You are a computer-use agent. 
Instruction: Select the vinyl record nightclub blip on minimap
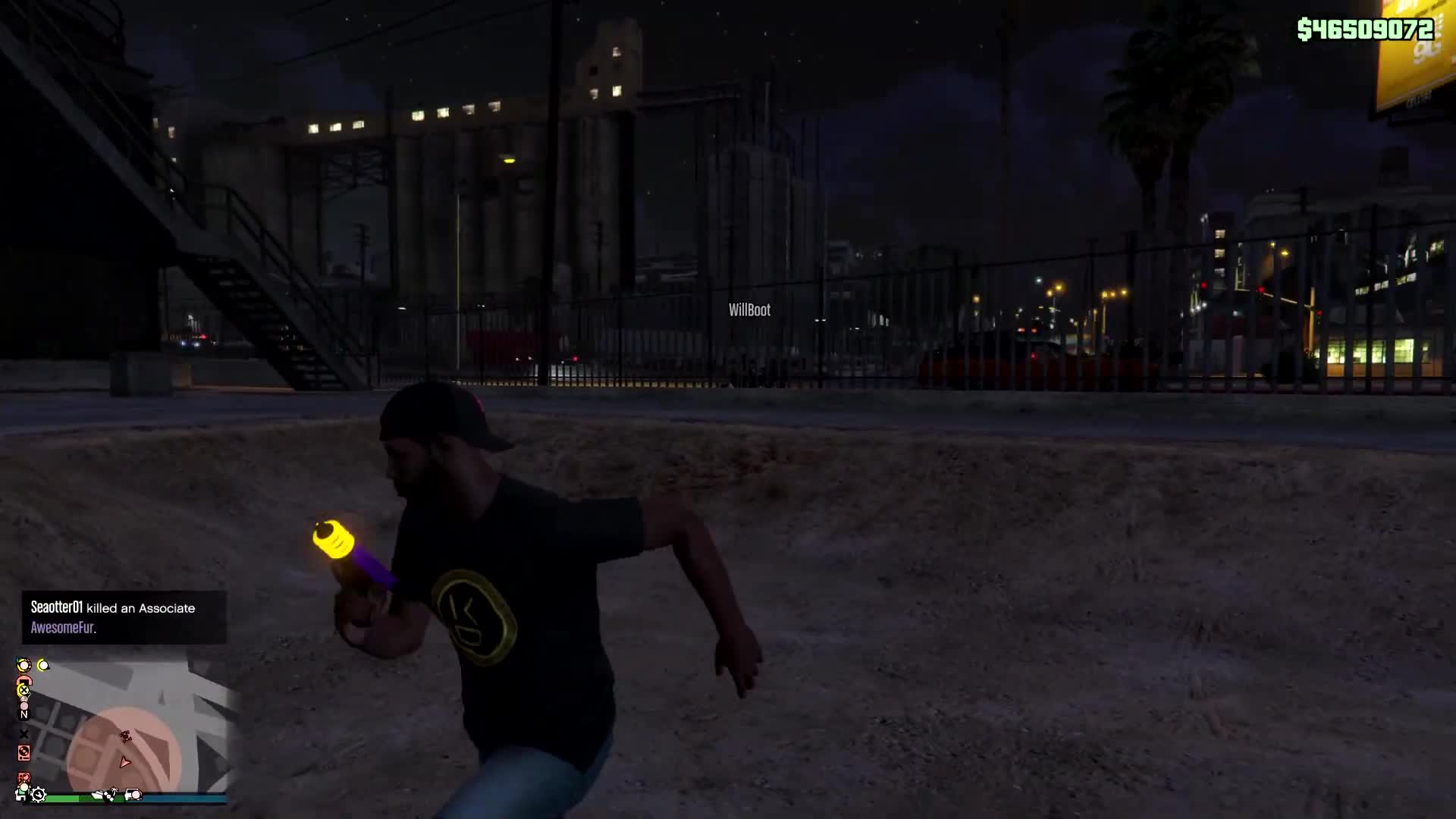pyautogui.click(x=24, y=752)
